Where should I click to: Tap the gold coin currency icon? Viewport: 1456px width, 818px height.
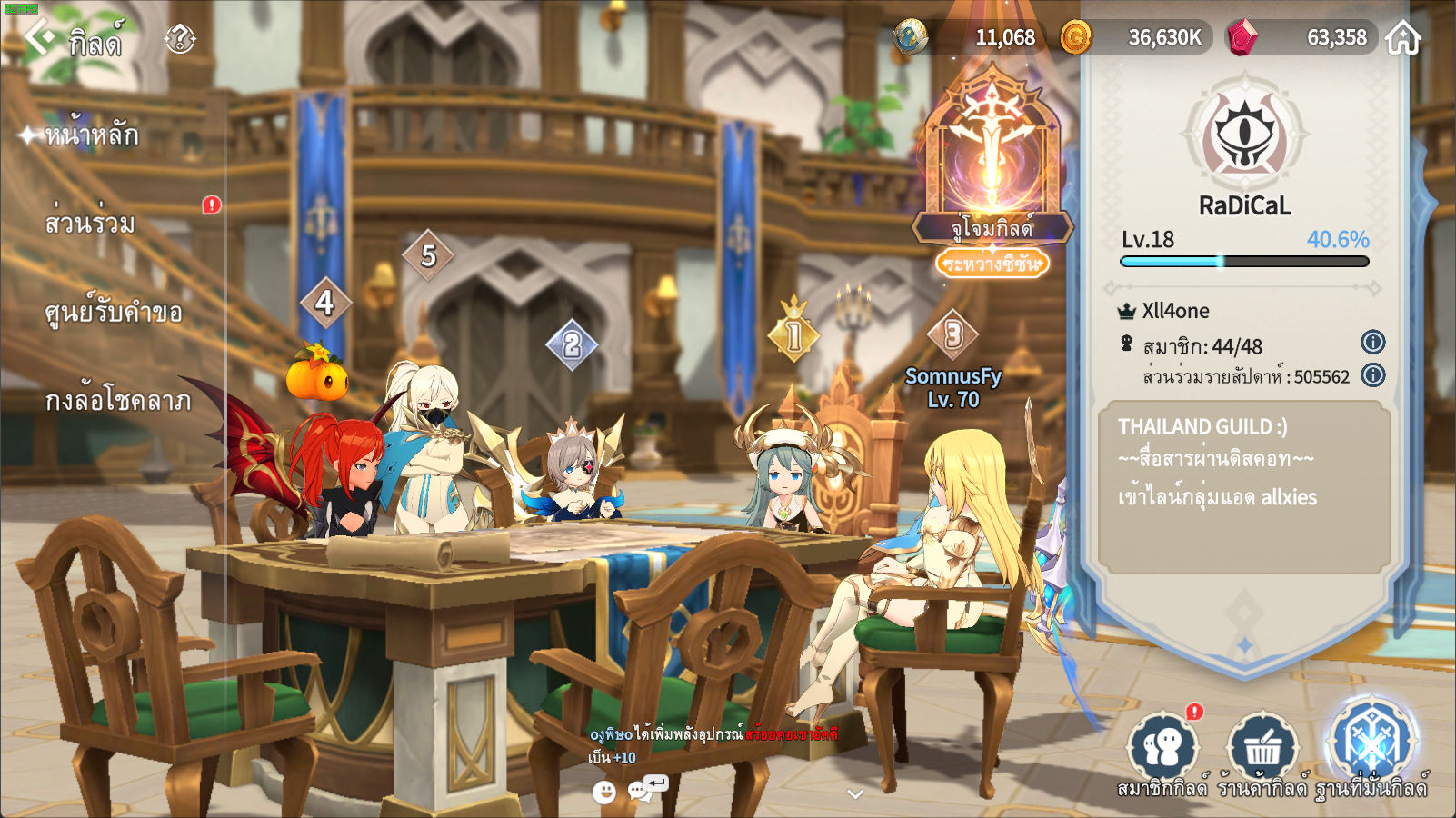coord(1076,37)
